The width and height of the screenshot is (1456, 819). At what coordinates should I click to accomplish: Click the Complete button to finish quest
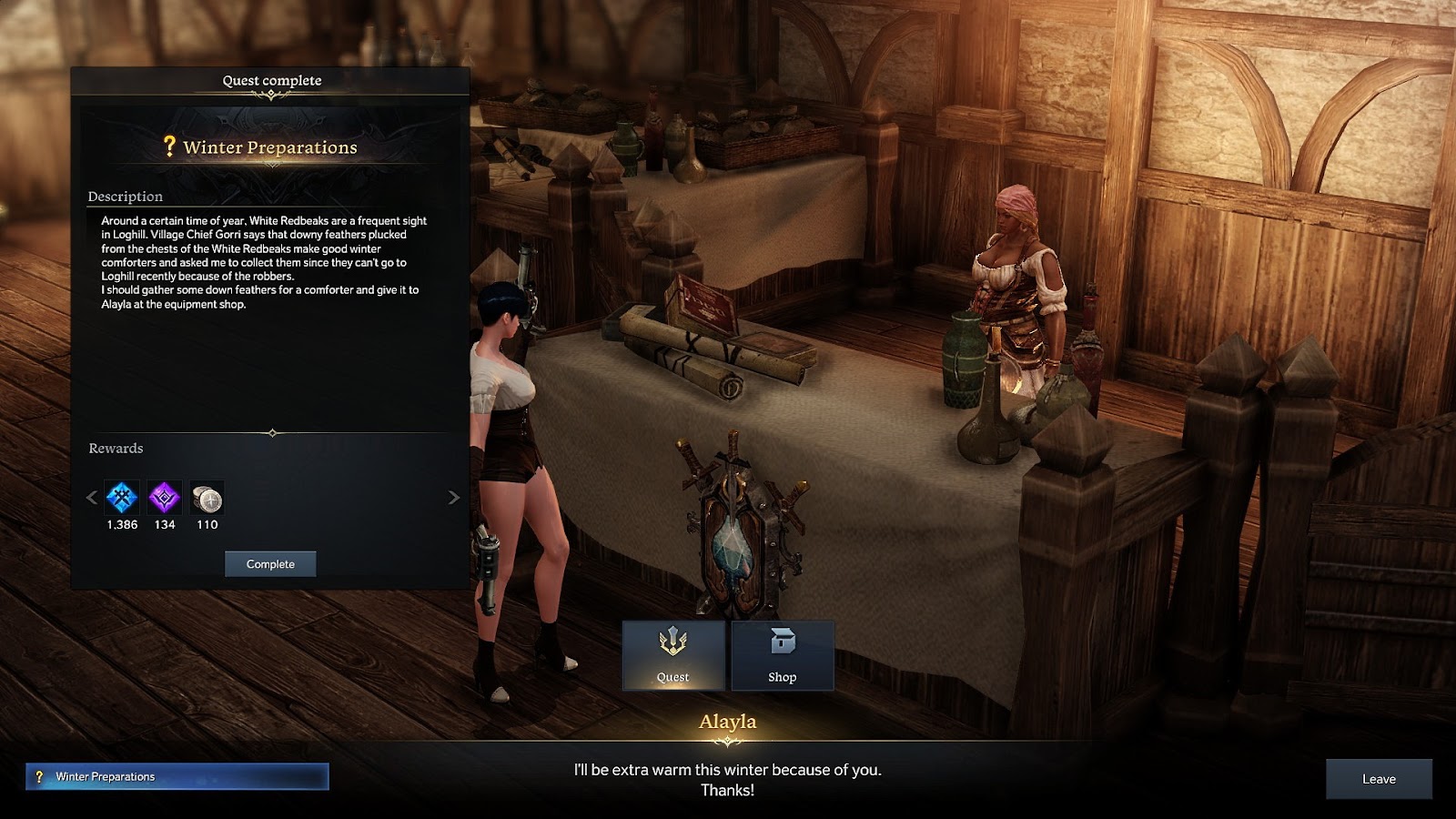tap(270, 564)
